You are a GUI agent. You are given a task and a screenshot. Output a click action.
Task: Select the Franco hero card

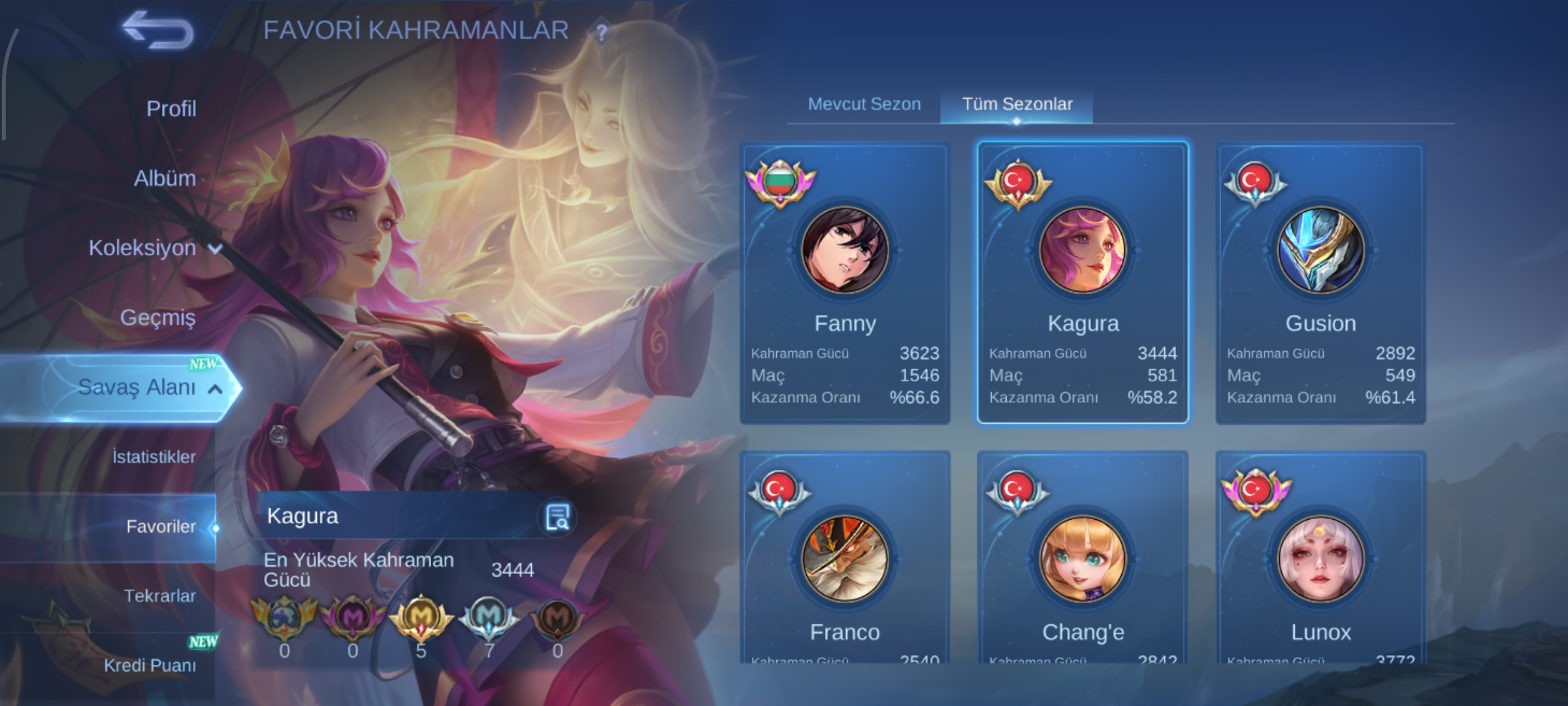click(x=845, y=562)
